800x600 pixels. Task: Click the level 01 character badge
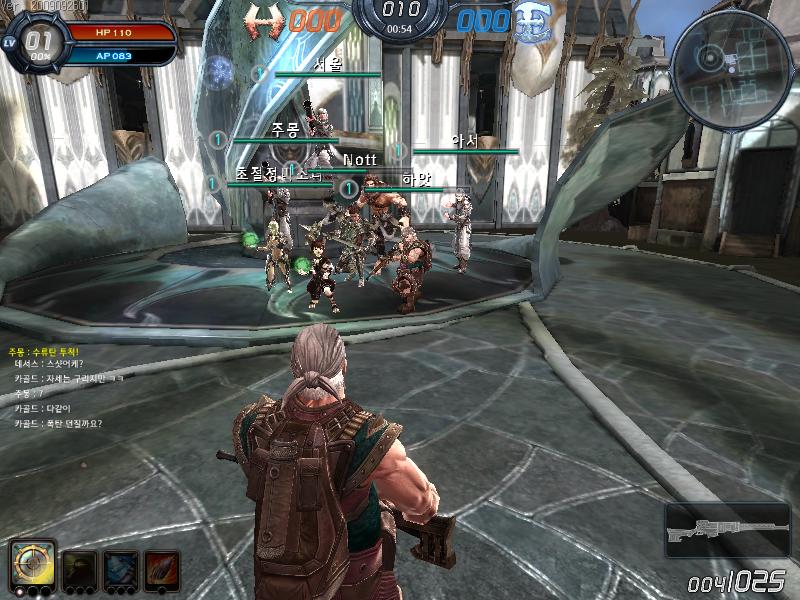tap(37, 41)
